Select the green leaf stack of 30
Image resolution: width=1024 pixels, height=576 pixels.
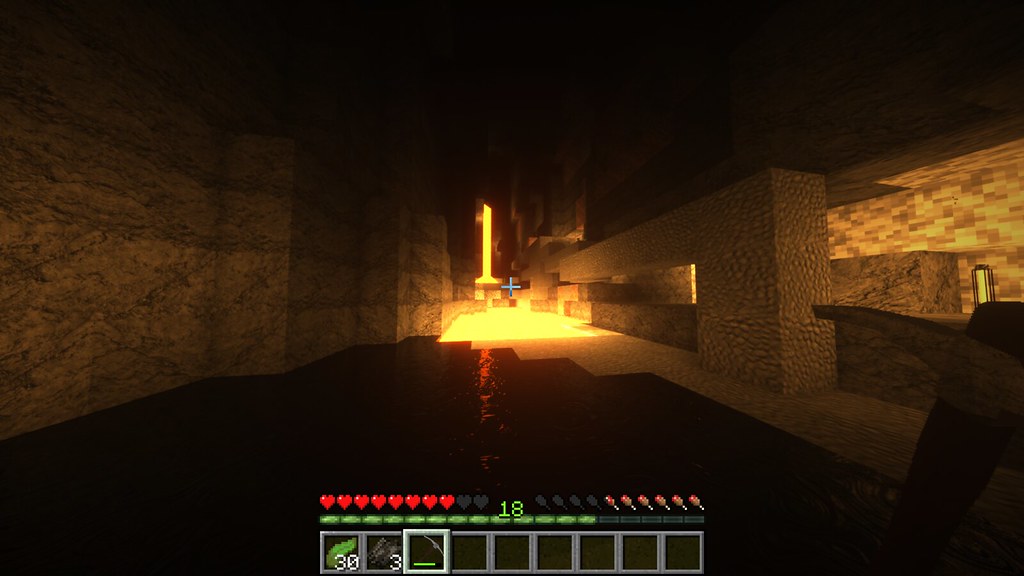click(341, 552)
